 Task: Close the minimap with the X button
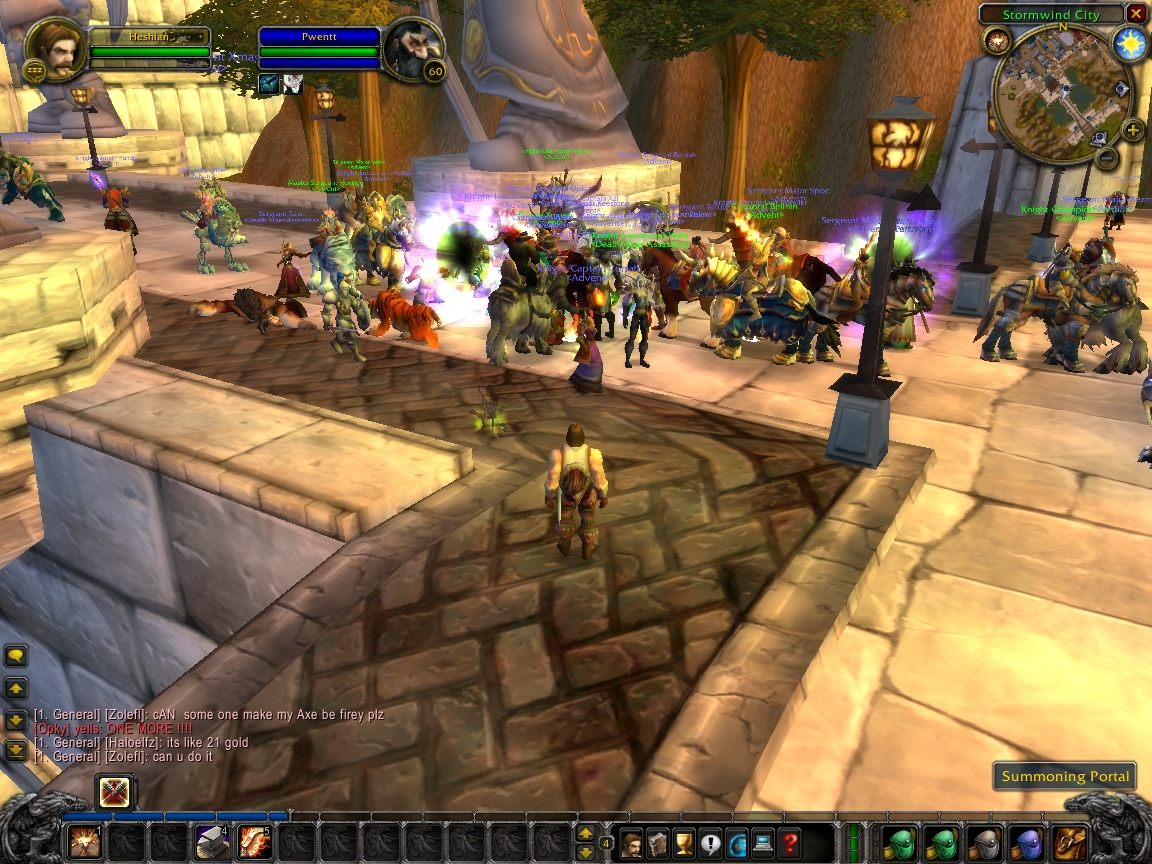click(1135, 14)
